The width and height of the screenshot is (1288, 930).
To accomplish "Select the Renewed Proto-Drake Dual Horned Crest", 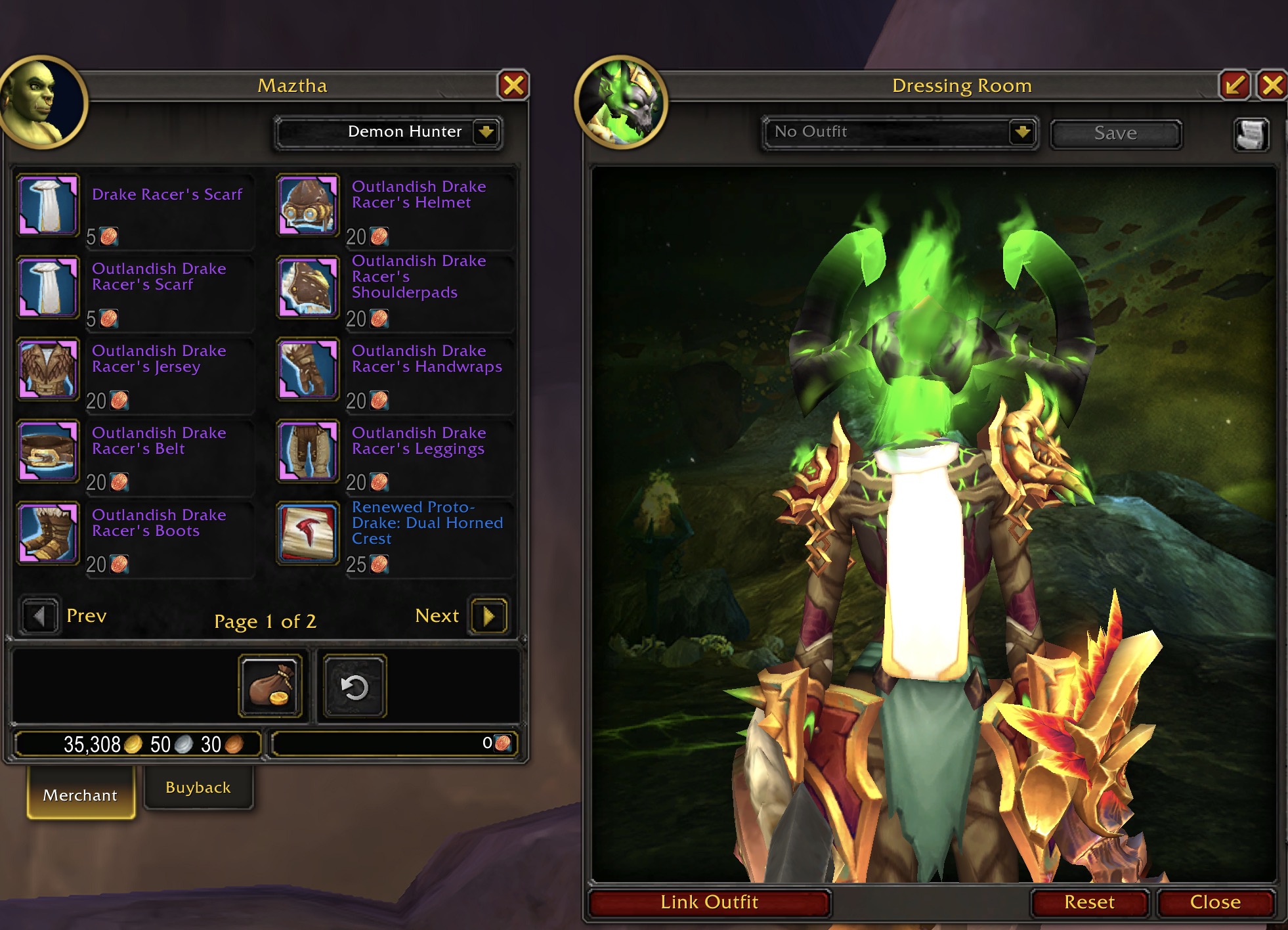I will (x=308, y=533).
